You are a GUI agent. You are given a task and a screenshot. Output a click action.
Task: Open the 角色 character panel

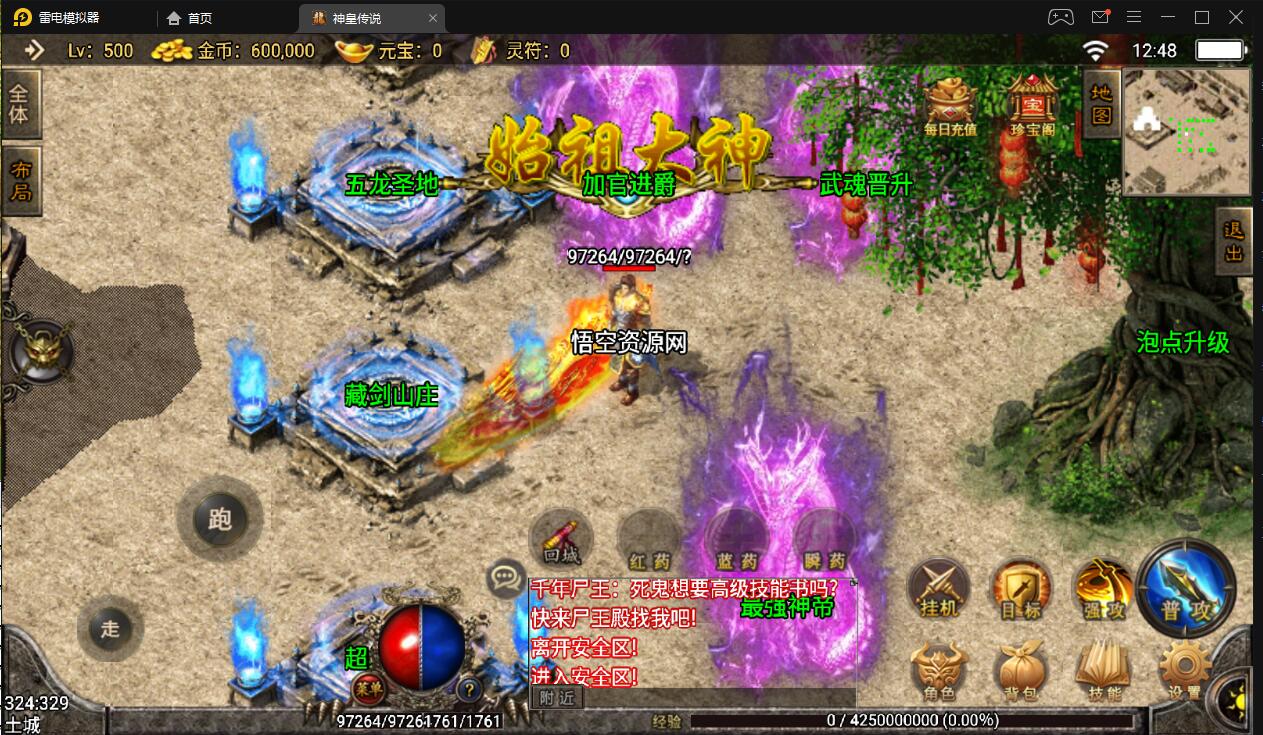point(938,671)
